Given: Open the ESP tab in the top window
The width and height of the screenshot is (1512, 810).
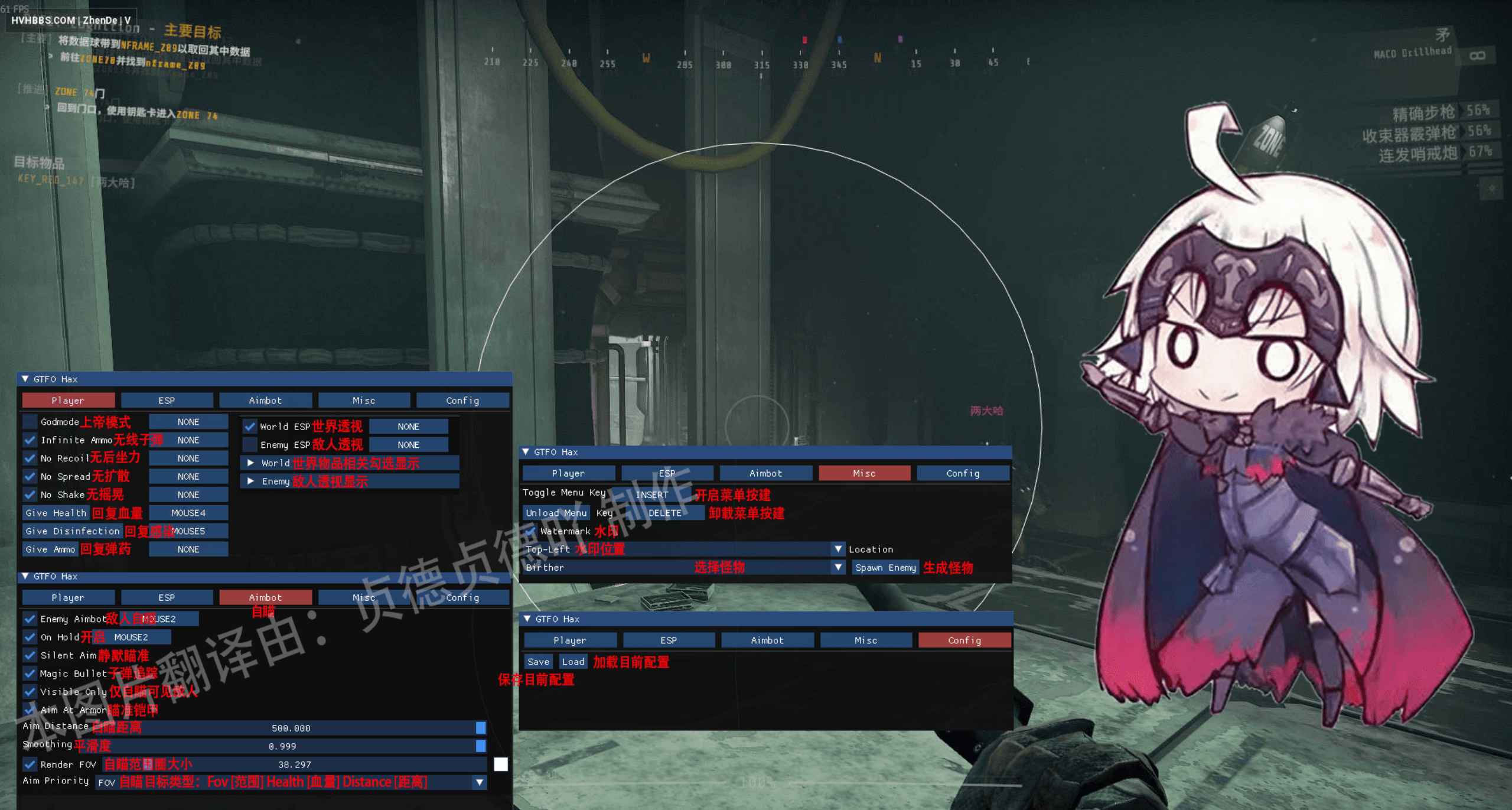Looking at the screenshot, I should click(167, 400).
